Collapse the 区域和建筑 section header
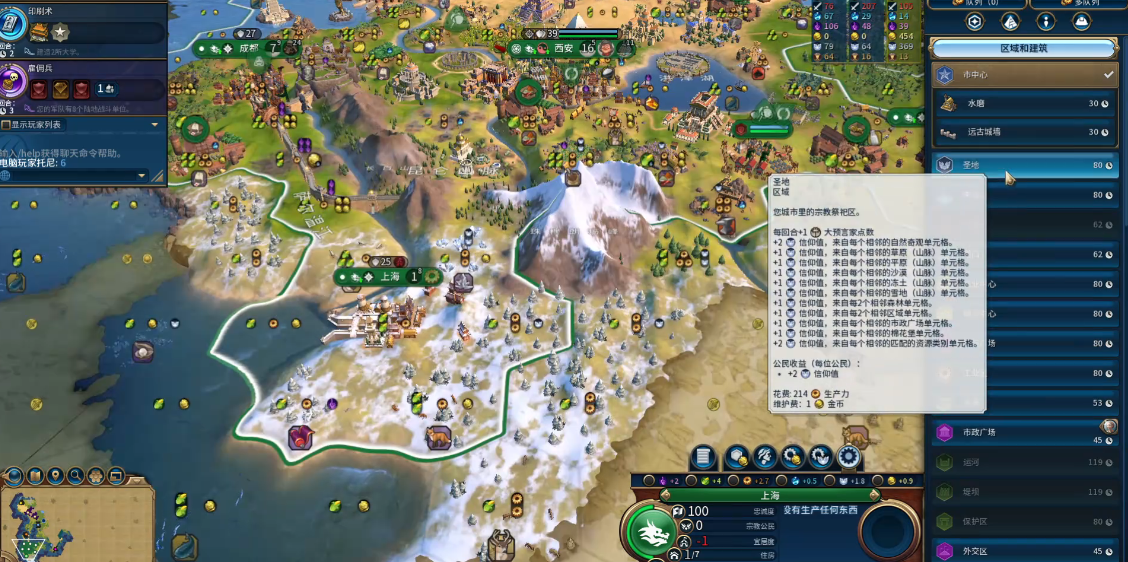The image size is (1128, 562). pos(1023,48)
